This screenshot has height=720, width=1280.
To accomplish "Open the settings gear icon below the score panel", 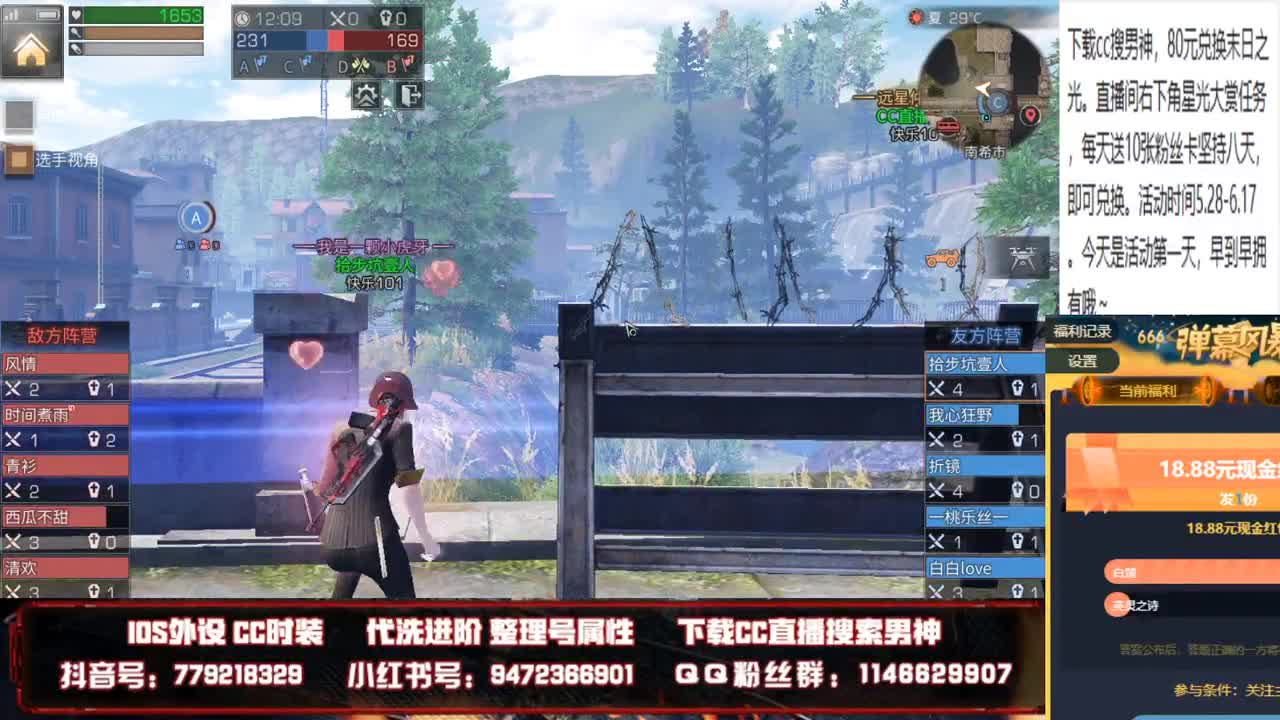I will (366, 94).
